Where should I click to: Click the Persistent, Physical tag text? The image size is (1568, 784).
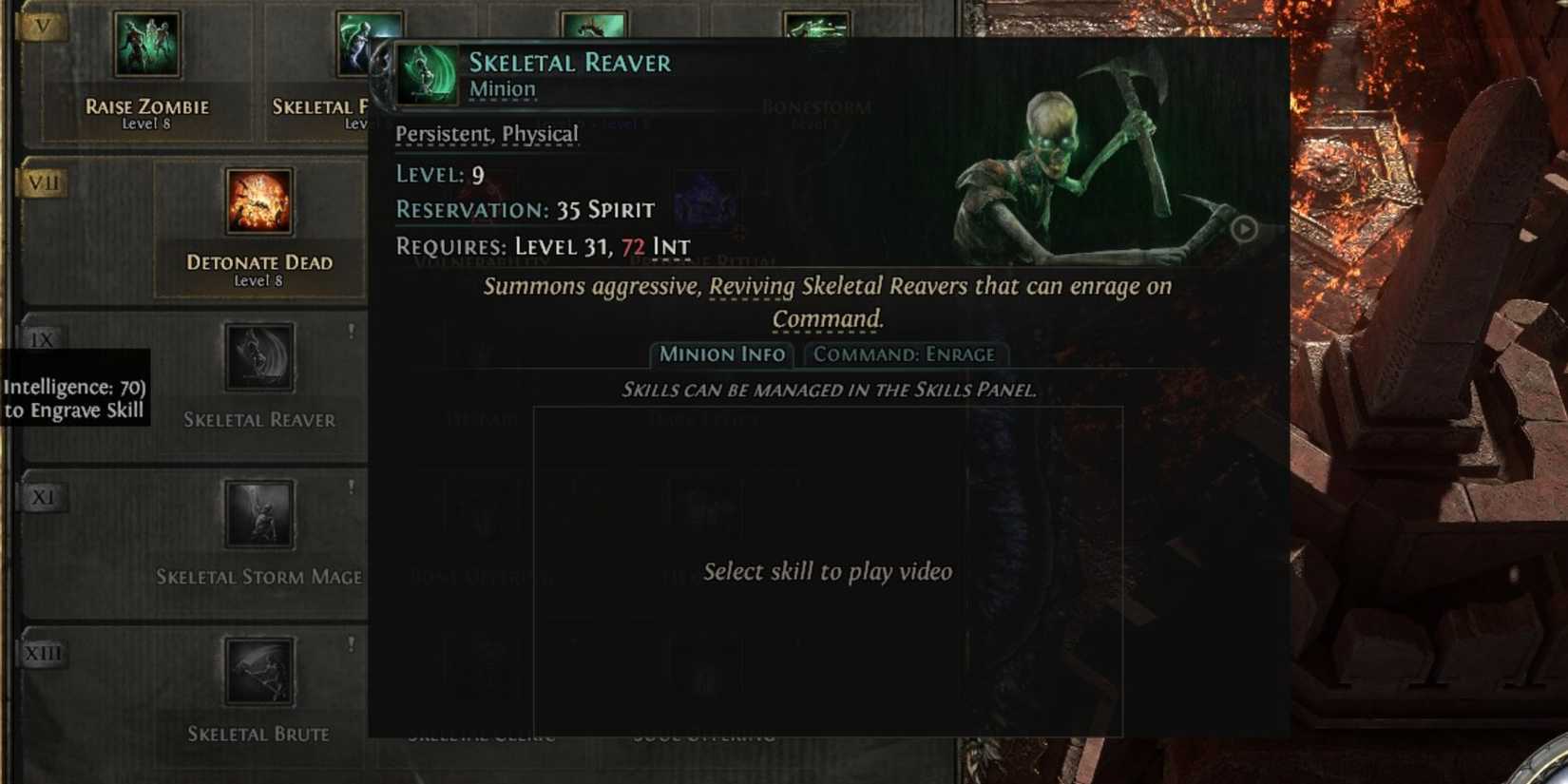[487, 134]
